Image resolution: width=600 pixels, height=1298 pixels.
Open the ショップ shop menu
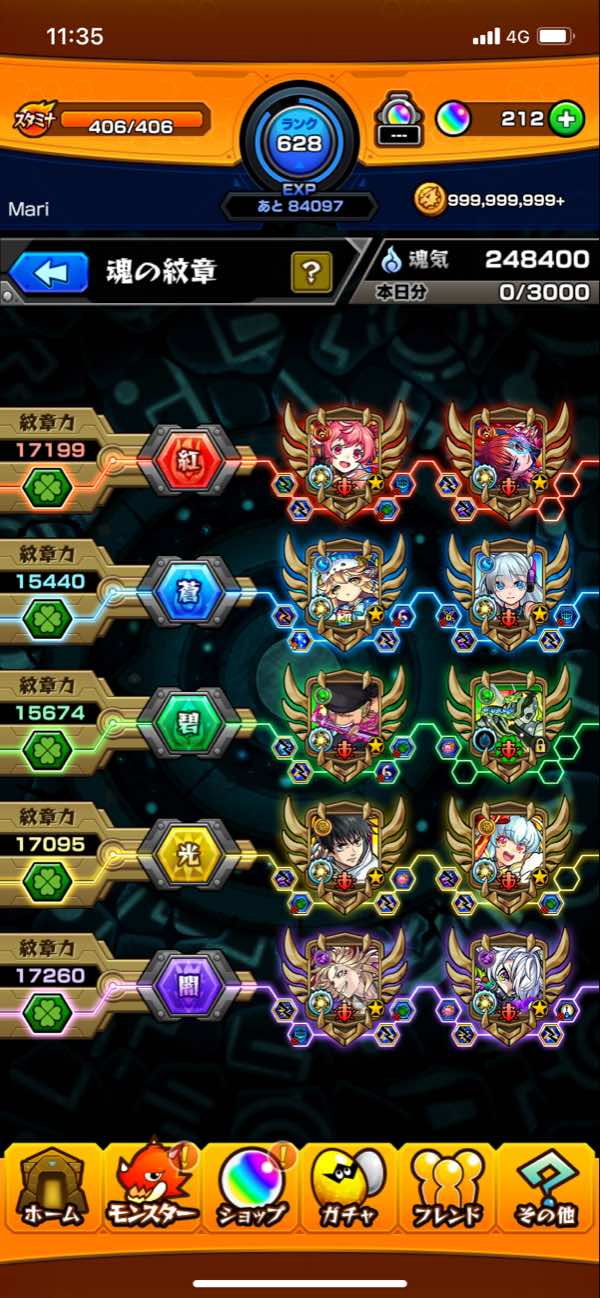[250, 1189]
